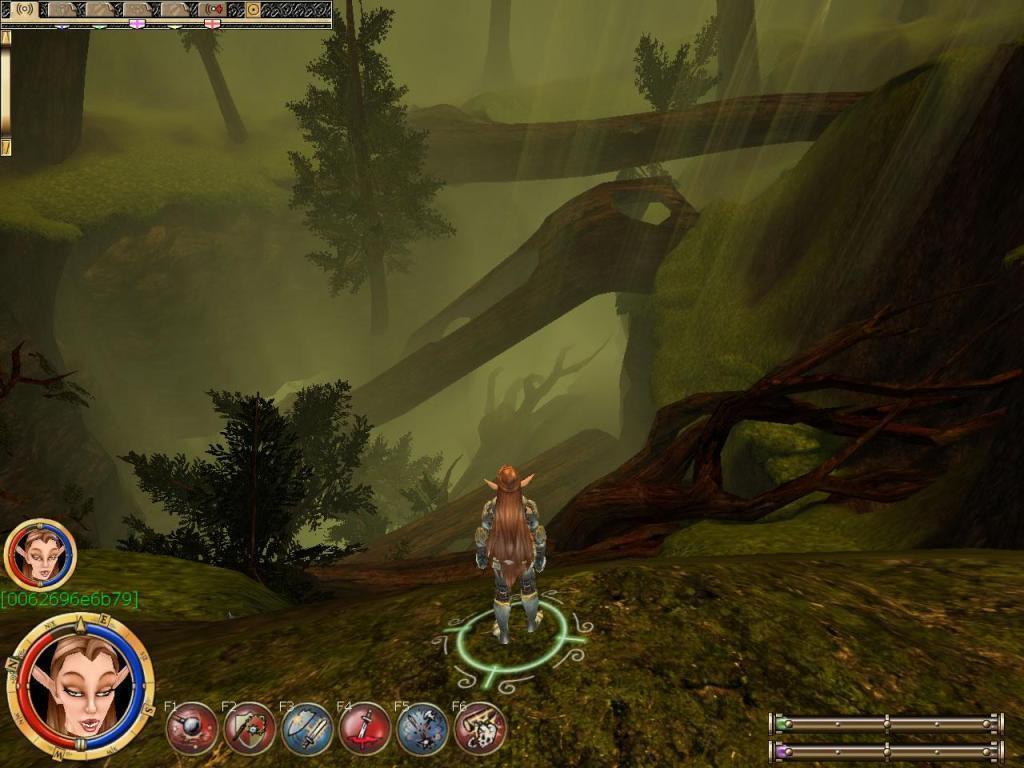Click the red cross flag marker

pos(211,23)
